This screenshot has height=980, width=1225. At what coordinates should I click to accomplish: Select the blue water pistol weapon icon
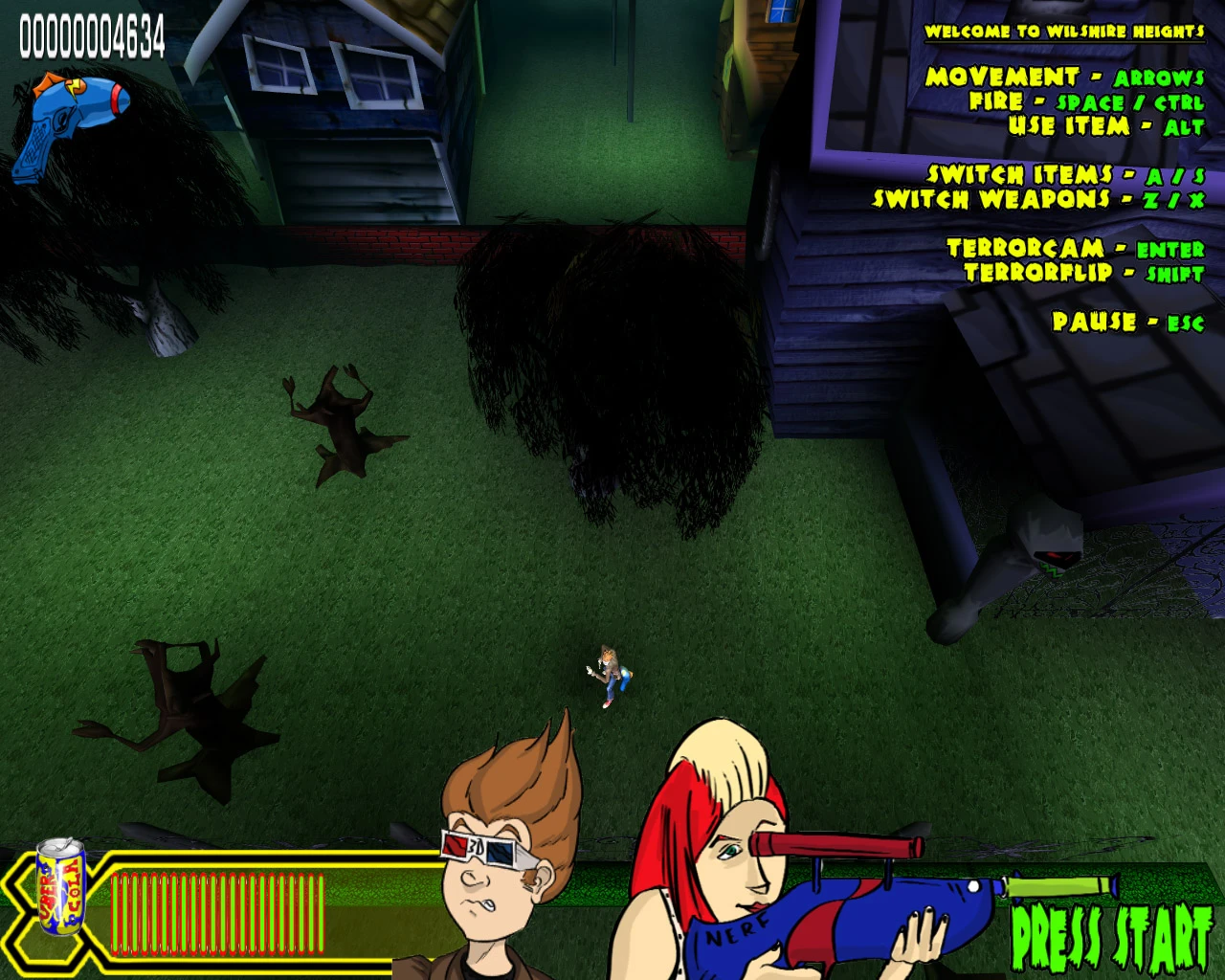coord(67,115)
